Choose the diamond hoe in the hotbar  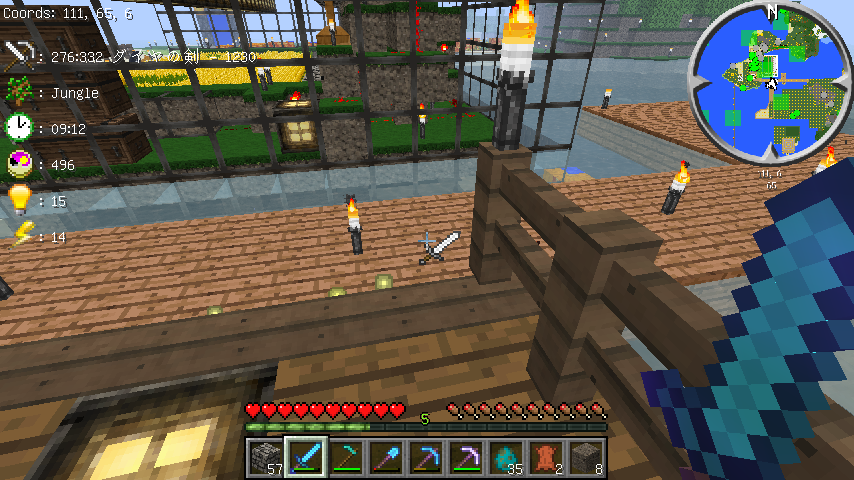(x=346, y=458)
